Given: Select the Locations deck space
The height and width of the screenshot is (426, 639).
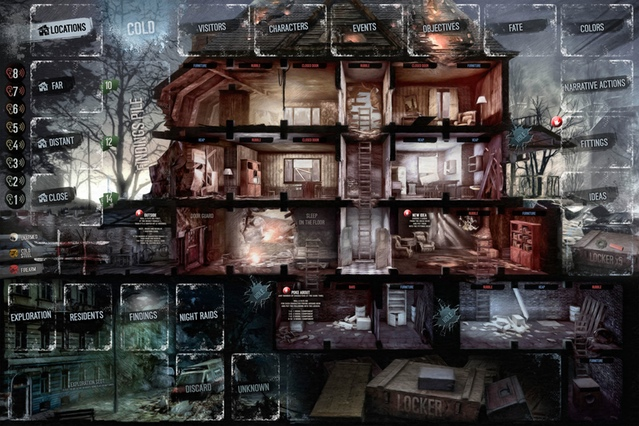Looking at the screenshot, I should [63, 29].
